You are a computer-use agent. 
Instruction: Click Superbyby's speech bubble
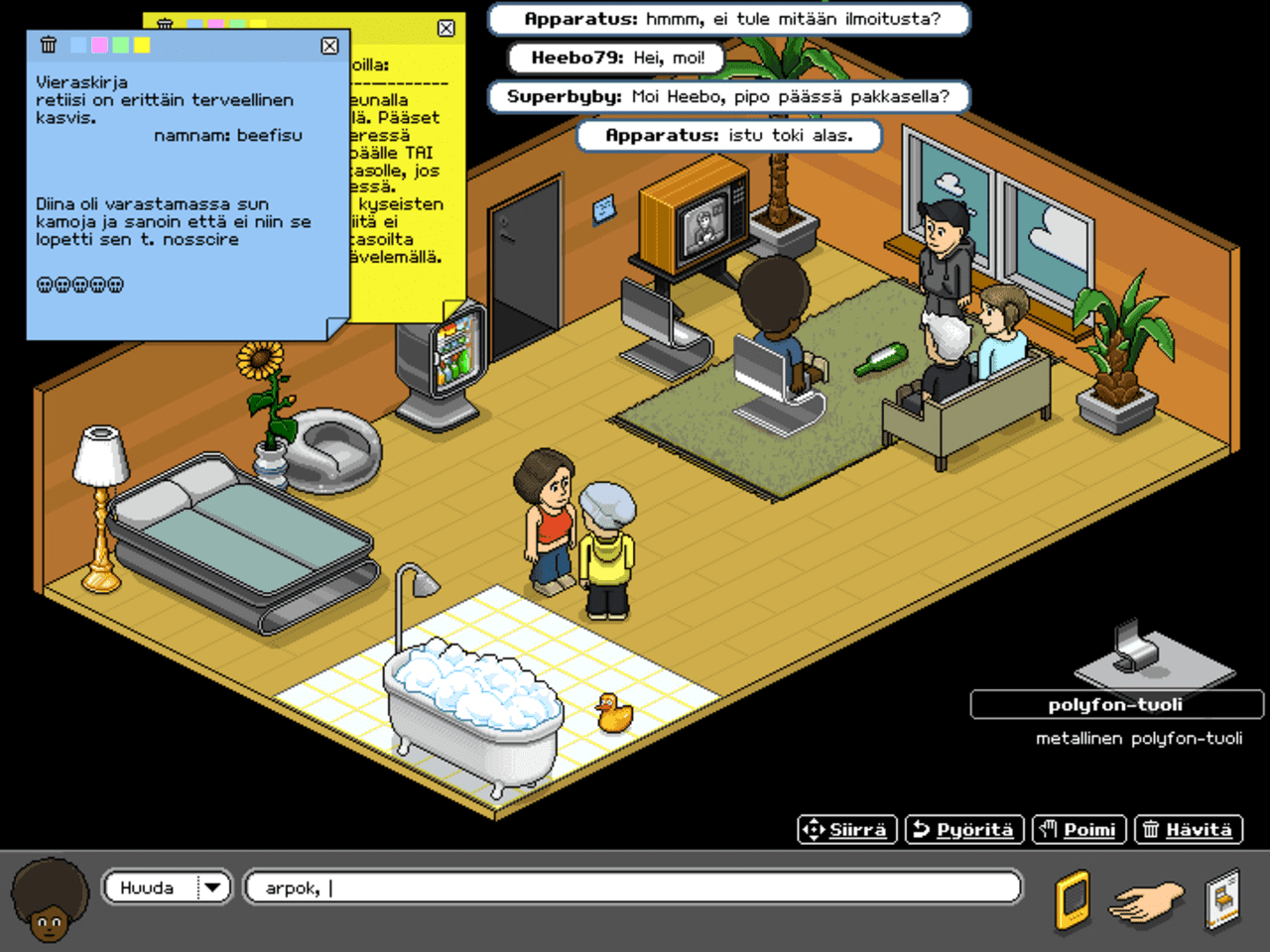[729, 96]
